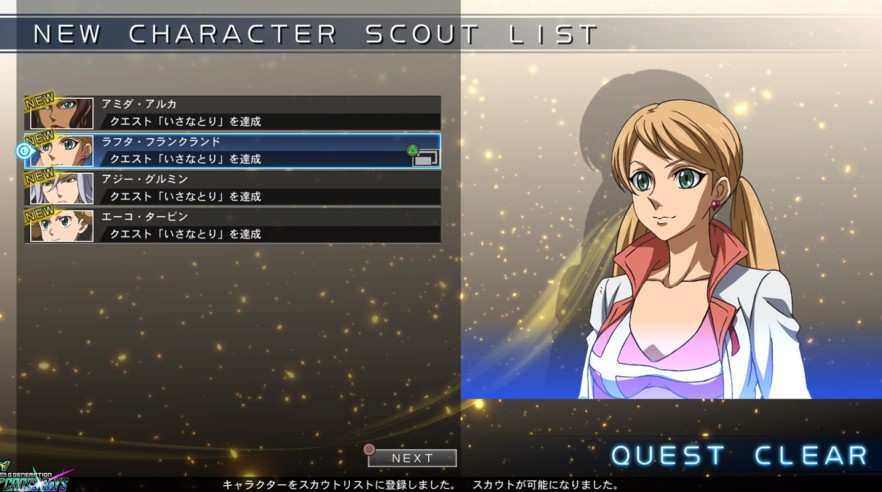Screen dimensions: 882x492
Task: Select the エーコ・タービン entry
Action: coord(233,225)
